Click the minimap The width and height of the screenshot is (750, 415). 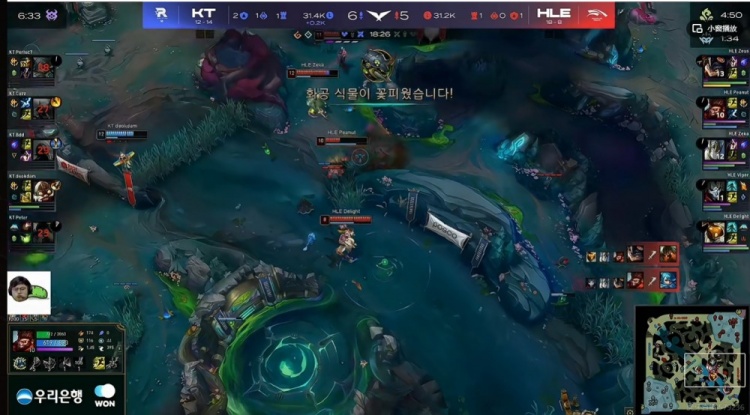pos(692,360)
